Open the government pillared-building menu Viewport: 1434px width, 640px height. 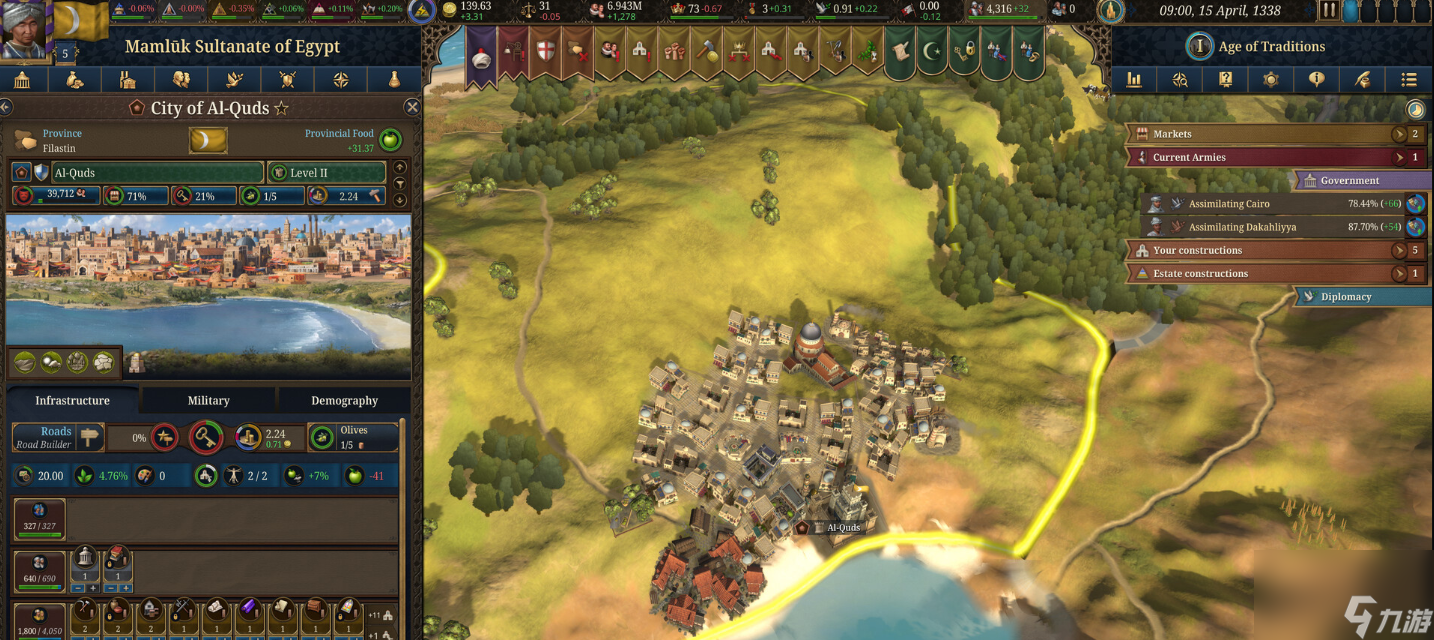point(22,80)
